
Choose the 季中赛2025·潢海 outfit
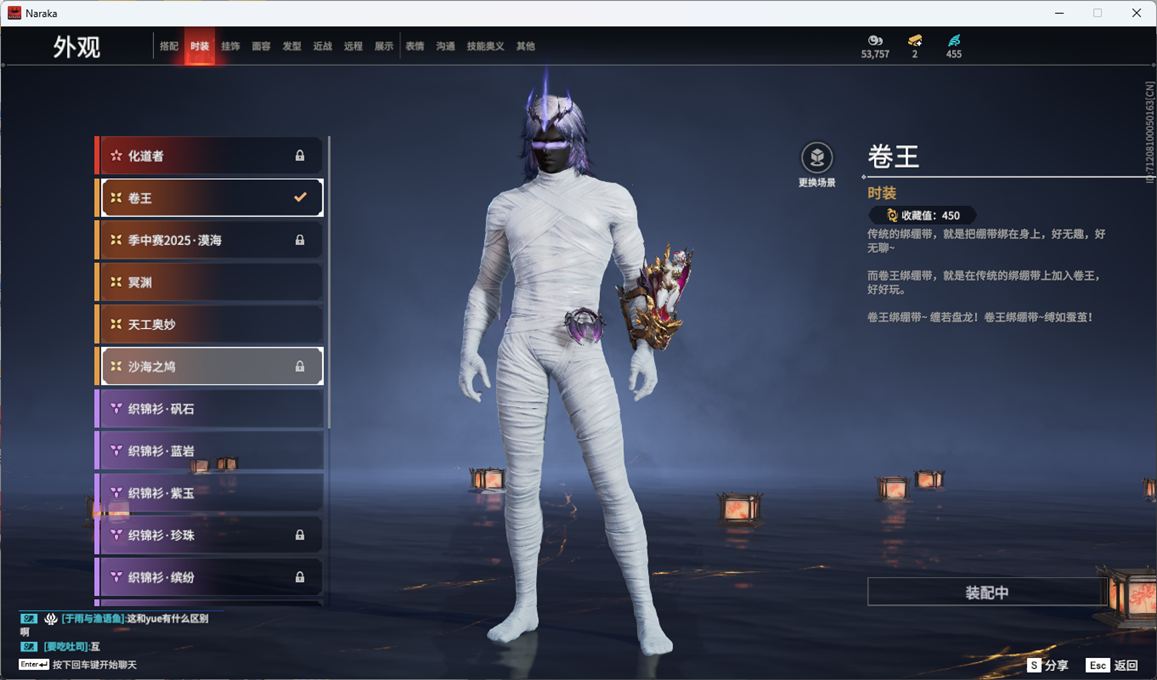(210, 240)
